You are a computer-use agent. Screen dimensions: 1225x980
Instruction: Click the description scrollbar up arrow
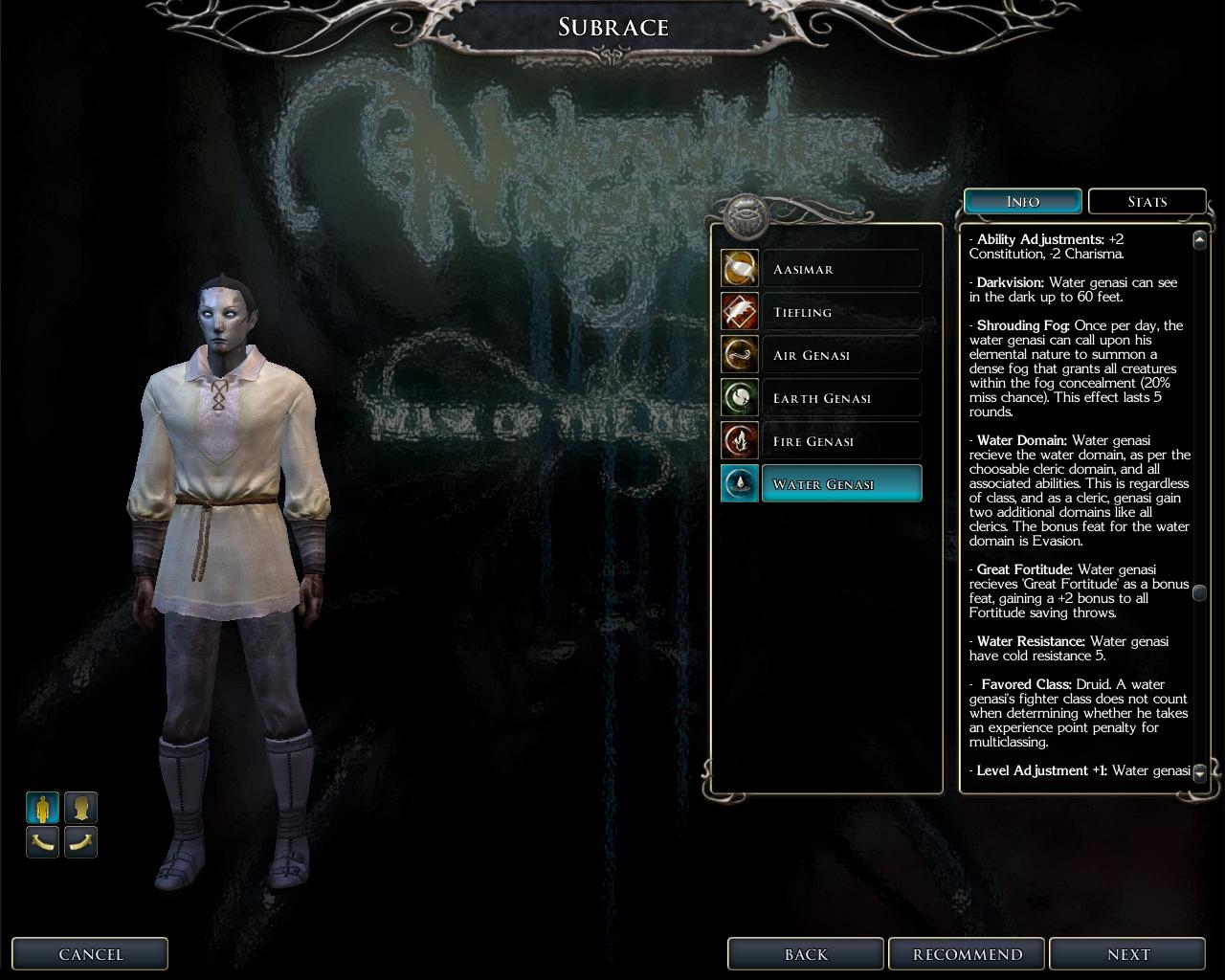pos(1199,239)
